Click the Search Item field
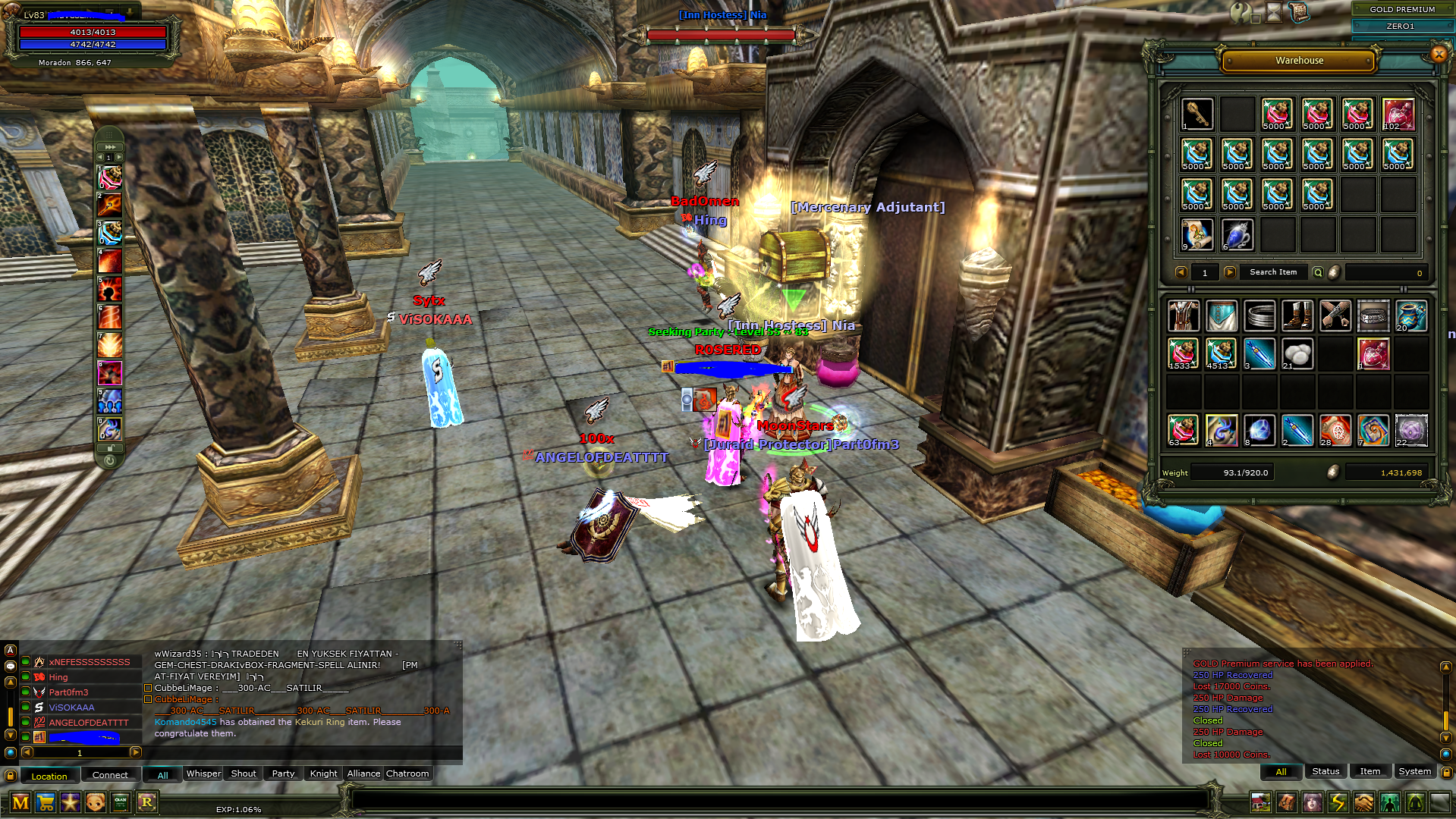This screenshot has height=819, width=1456. click(1273, 272)
